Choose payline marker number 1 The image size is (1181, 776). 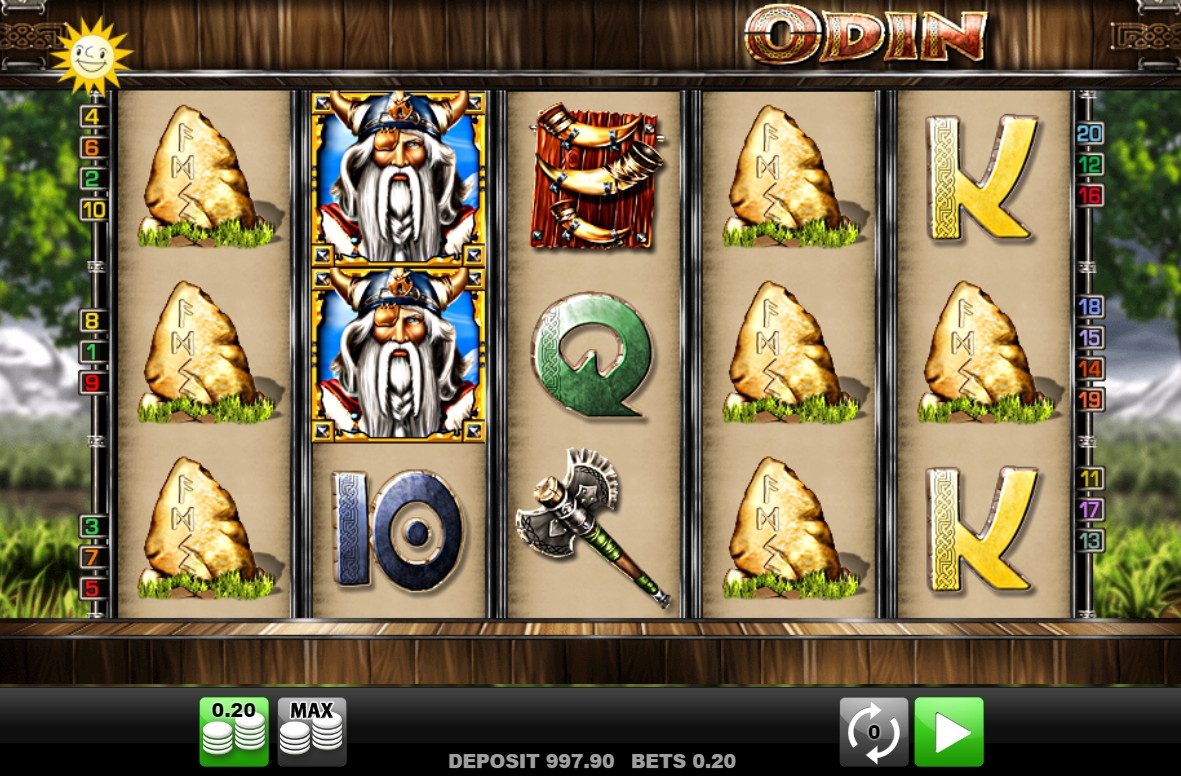93,352
